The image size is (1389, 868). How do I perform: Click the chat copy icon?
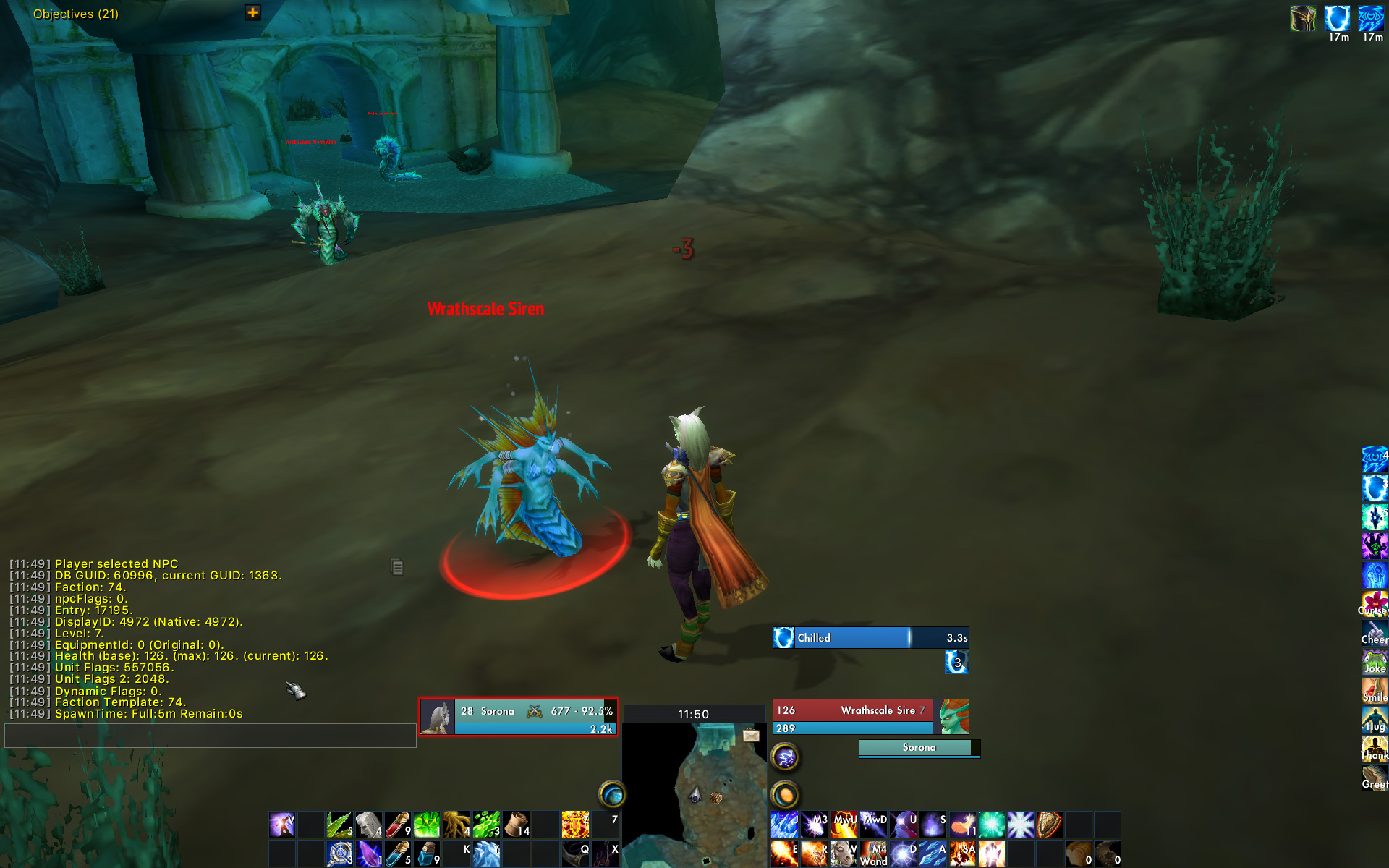[x=397, y=568]
